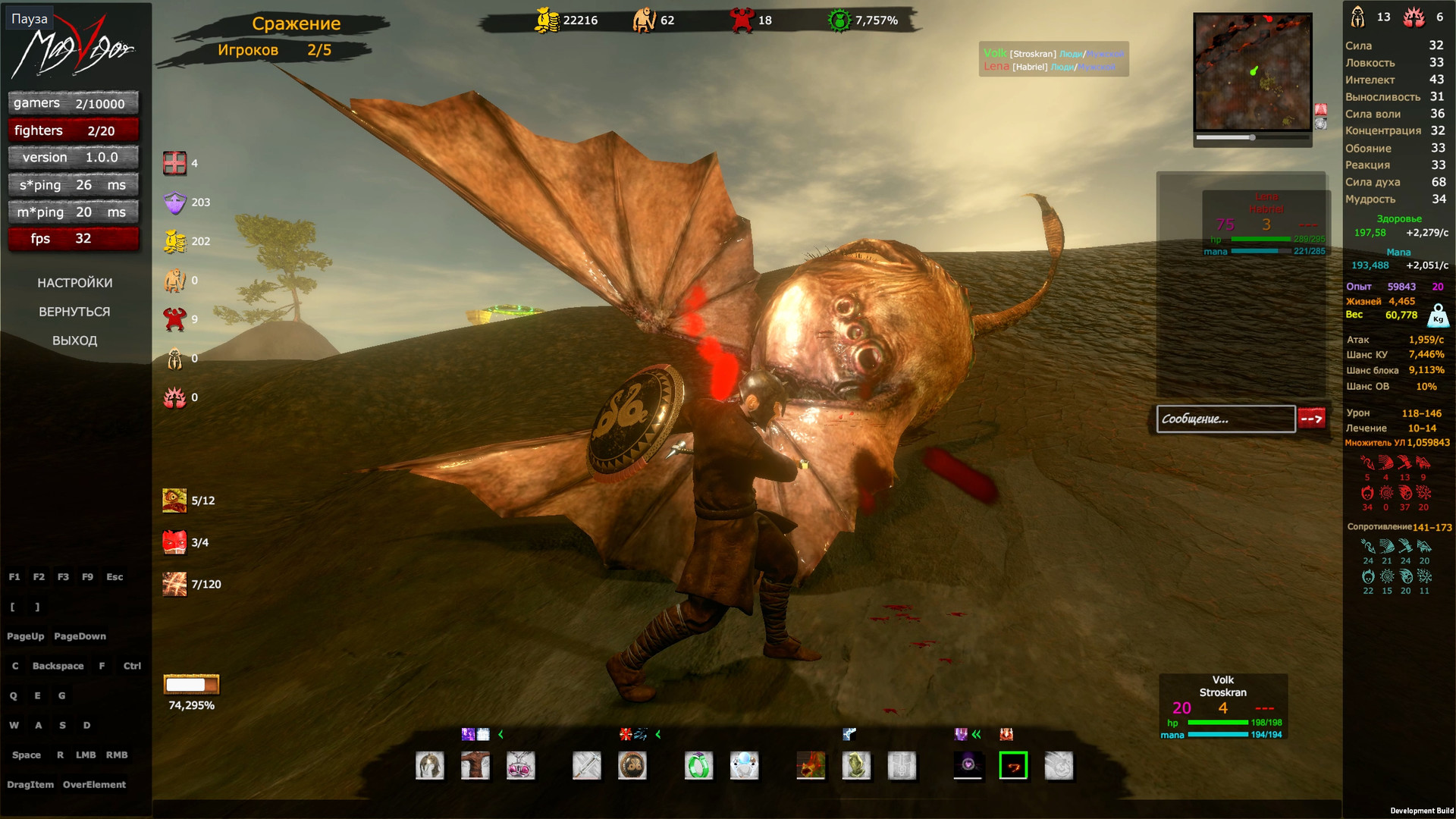Screen dimensions: 1456x819
Task: Select the helmet slot in the hotbar
Action: point(430,766)
